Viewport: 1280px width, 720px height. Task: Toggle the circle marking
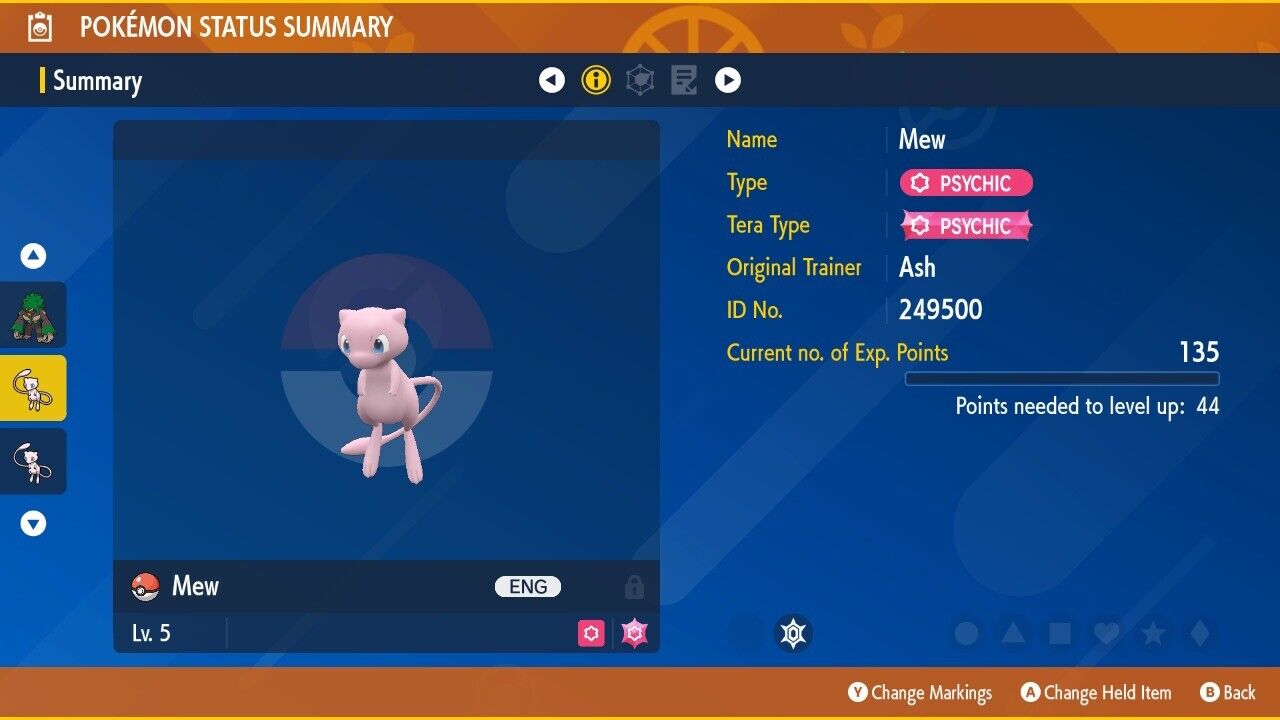click(966, 633)
